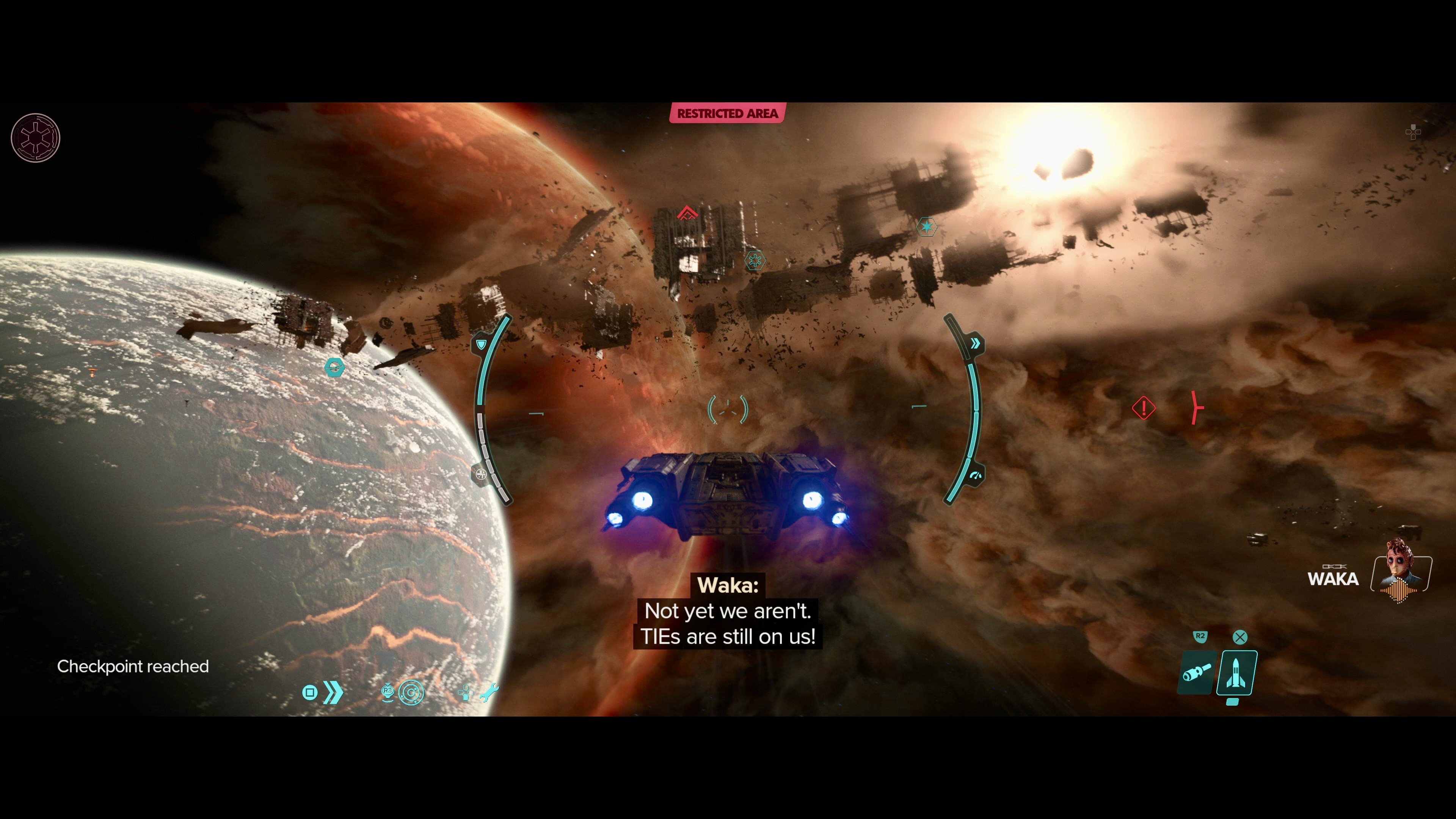
Task: Select the missile launcher weapon slot
Action: (1237, 673)
